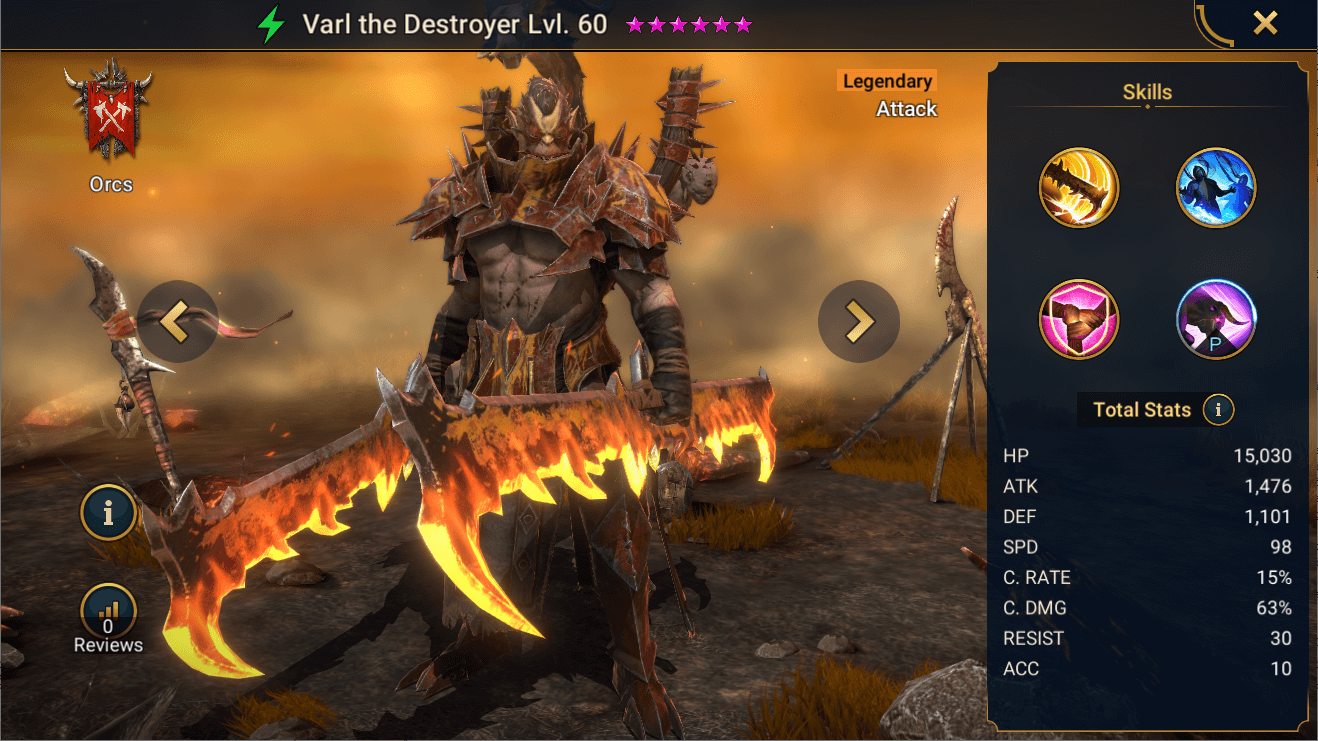The image size is (1318, 741).
Task: Select the pink fist skill icon
Action: [1078, 319]
